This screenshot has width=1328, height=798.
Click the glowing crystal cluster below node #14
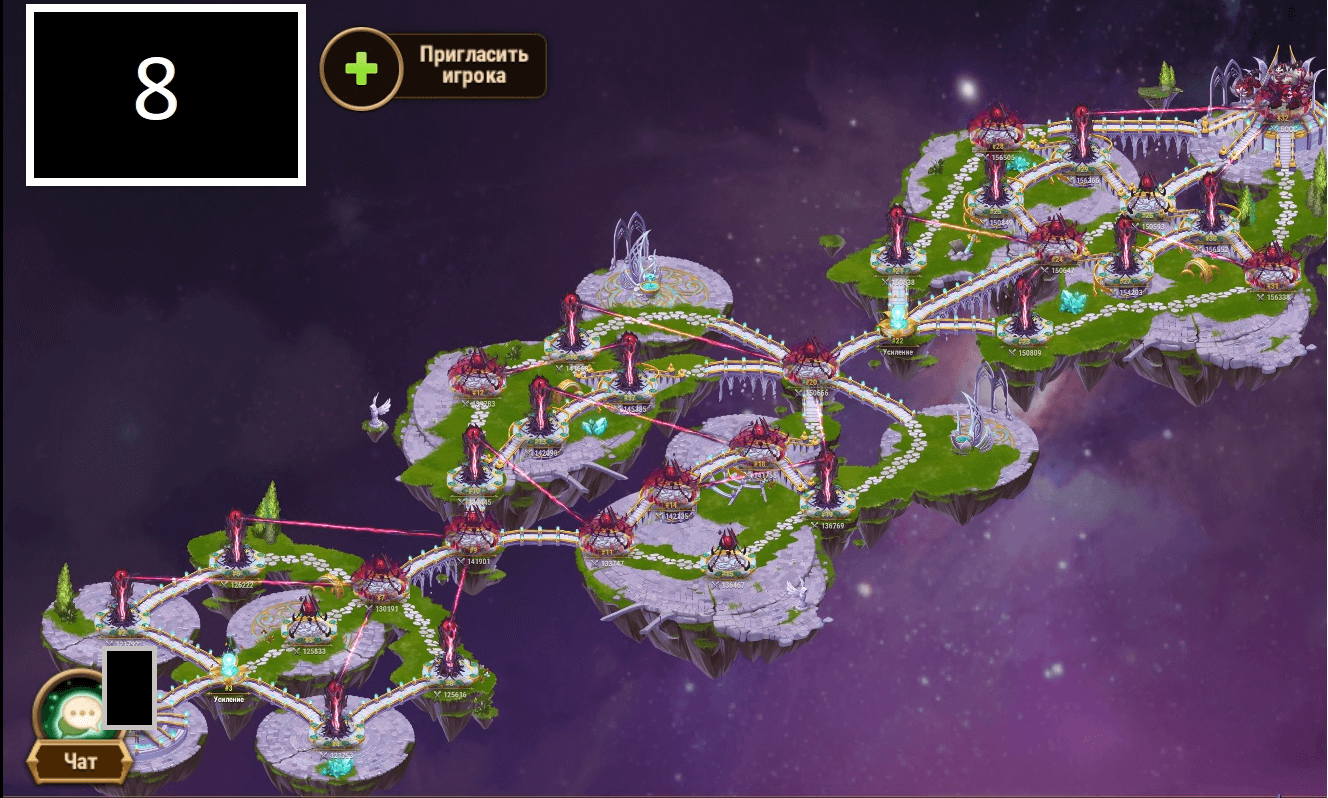[594, 424]
